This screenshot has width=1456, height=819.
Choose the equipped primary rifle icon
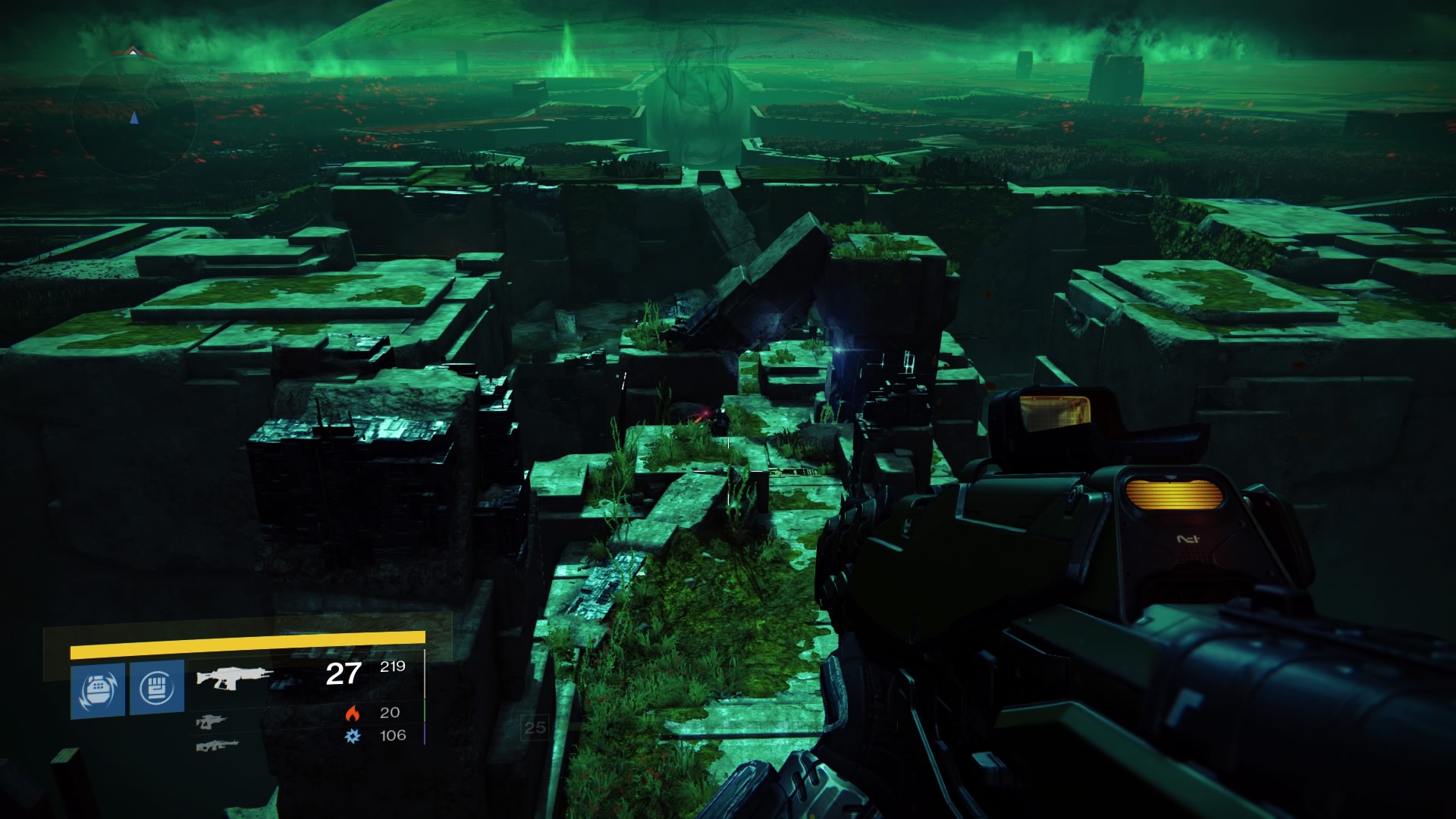click(x=234, y=676)
